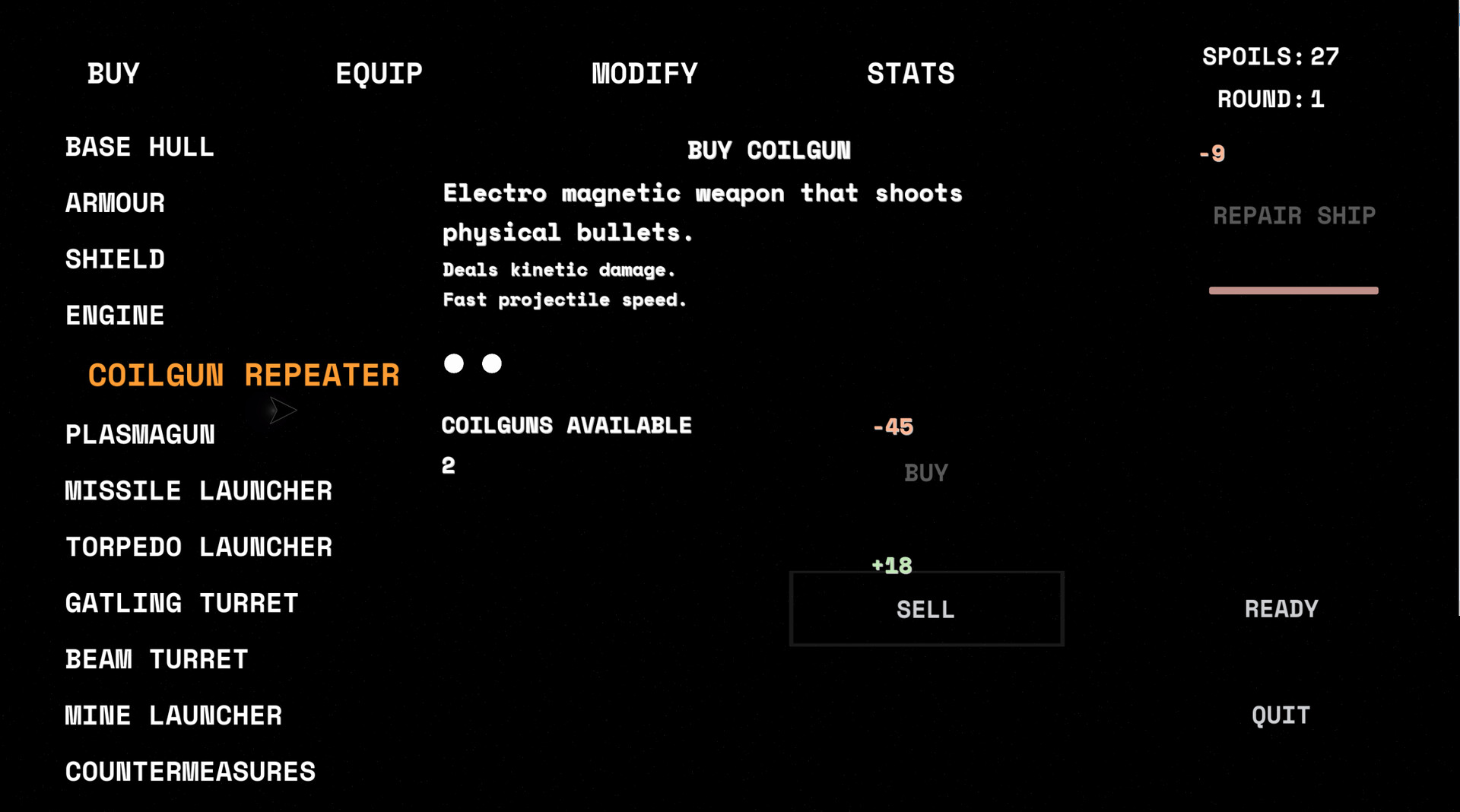Open MISSILE LAUNCHER options
This screenshot has height=812, width=1460.
point(198,490)
